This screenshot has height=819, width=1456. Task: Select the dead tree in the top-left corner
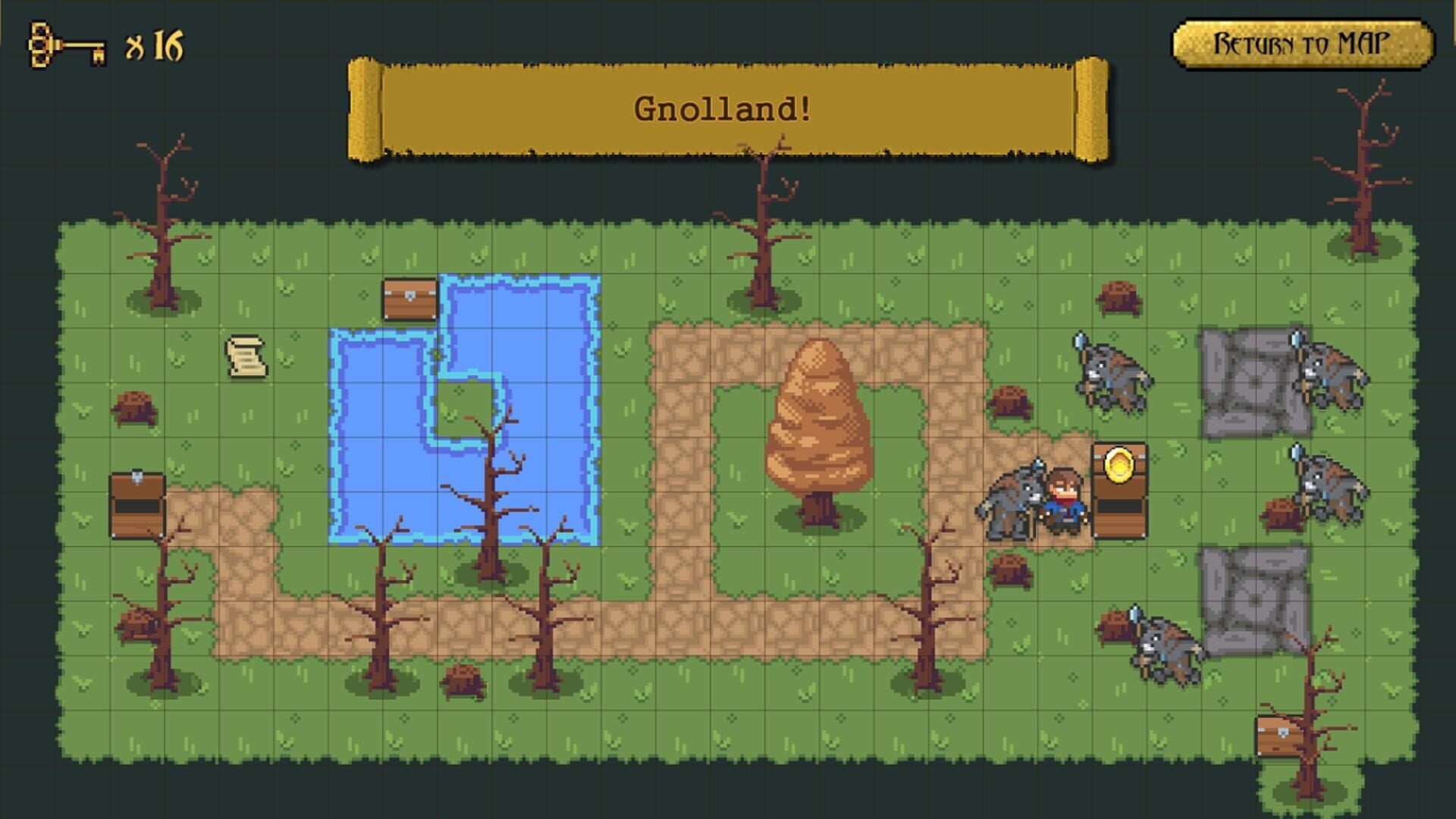[163, 220]
